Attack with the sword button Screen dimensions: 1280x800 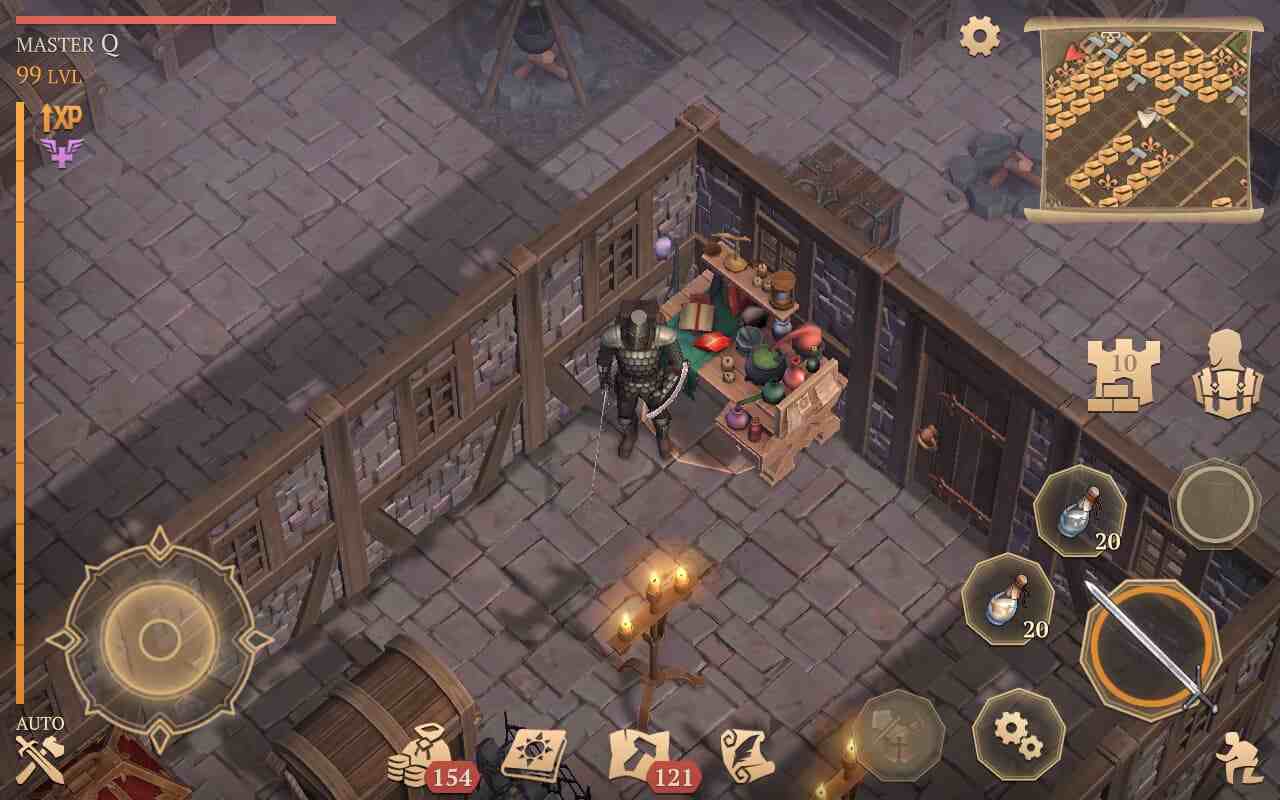pos(1150,649)
